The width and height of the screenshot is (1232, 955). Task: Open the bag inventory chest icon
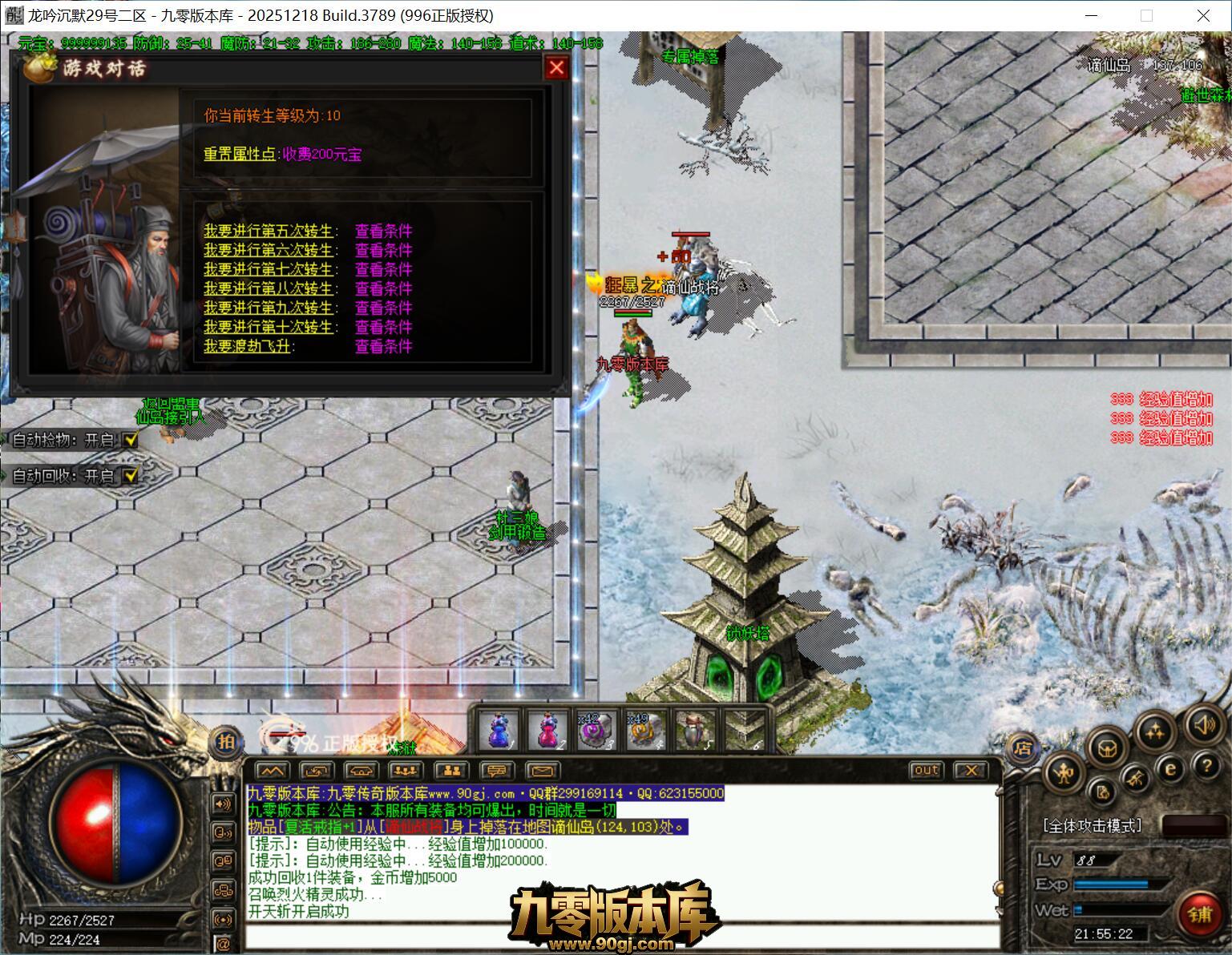tap(1109, 747)
